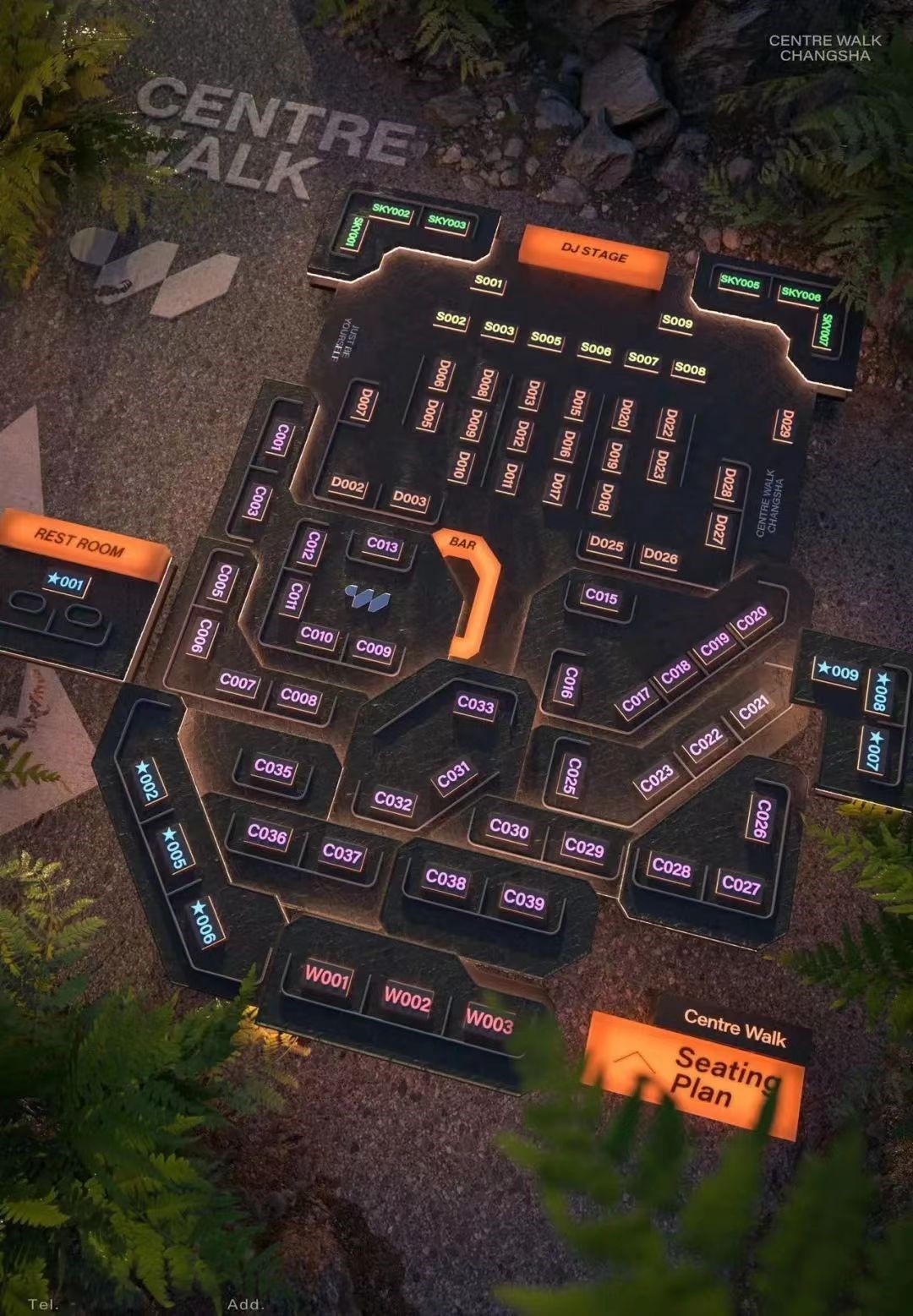Choose booth C026

pos(763,818)
